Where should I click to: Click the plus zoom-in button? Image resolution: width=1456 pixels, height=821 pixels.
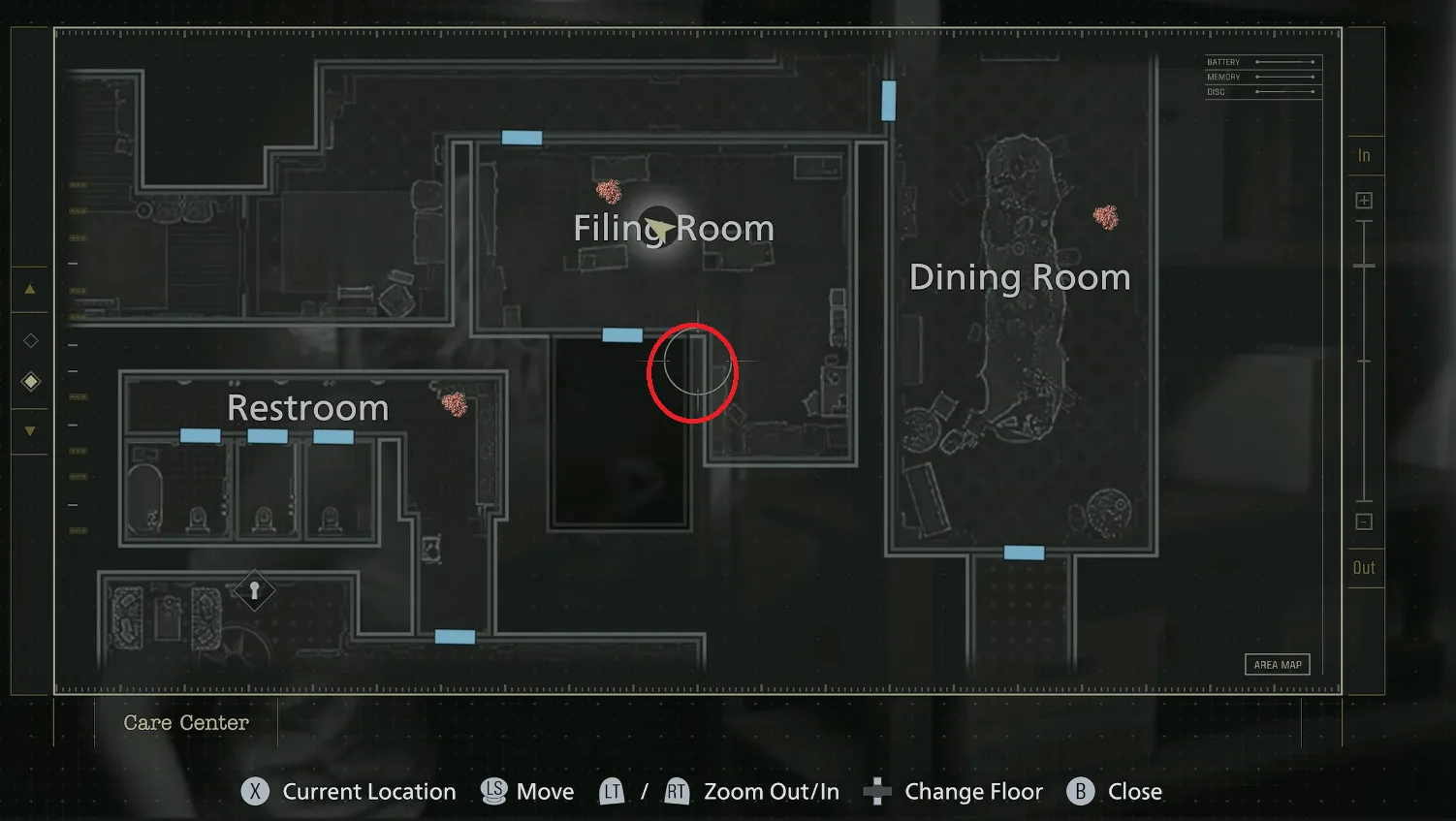(x=1364, y=201)
